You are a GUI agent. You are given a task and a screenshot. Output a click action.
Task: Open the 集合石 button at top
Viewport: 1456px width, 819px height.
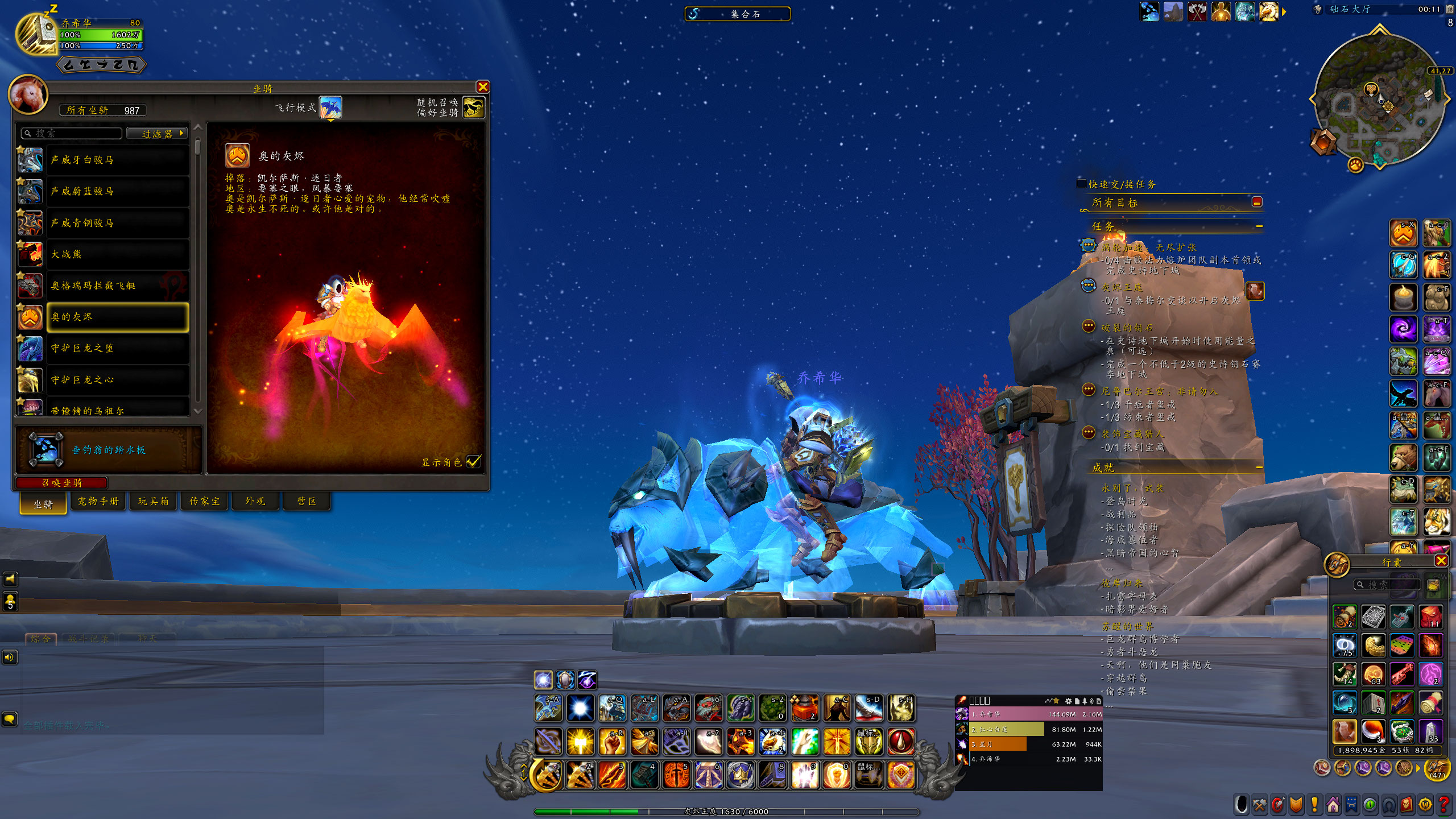click(x=737, y=14)
